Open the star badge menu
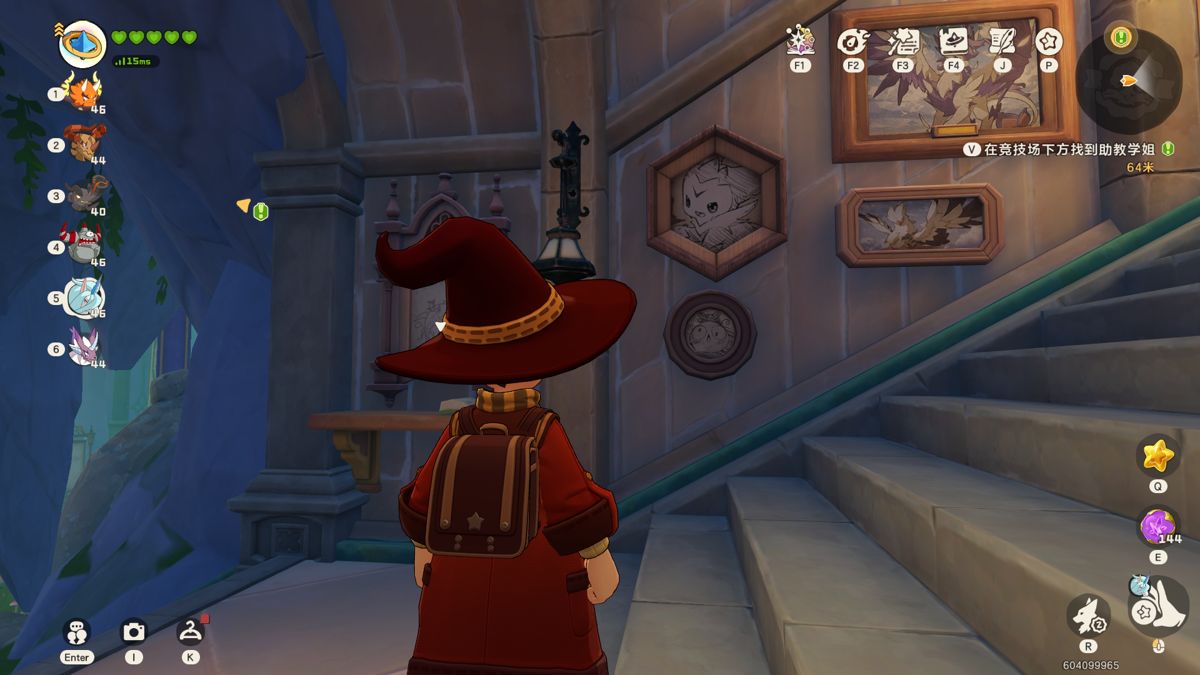Viewport: 1200px width, 675px height. pyautogui.click(x=1049, y=41)
